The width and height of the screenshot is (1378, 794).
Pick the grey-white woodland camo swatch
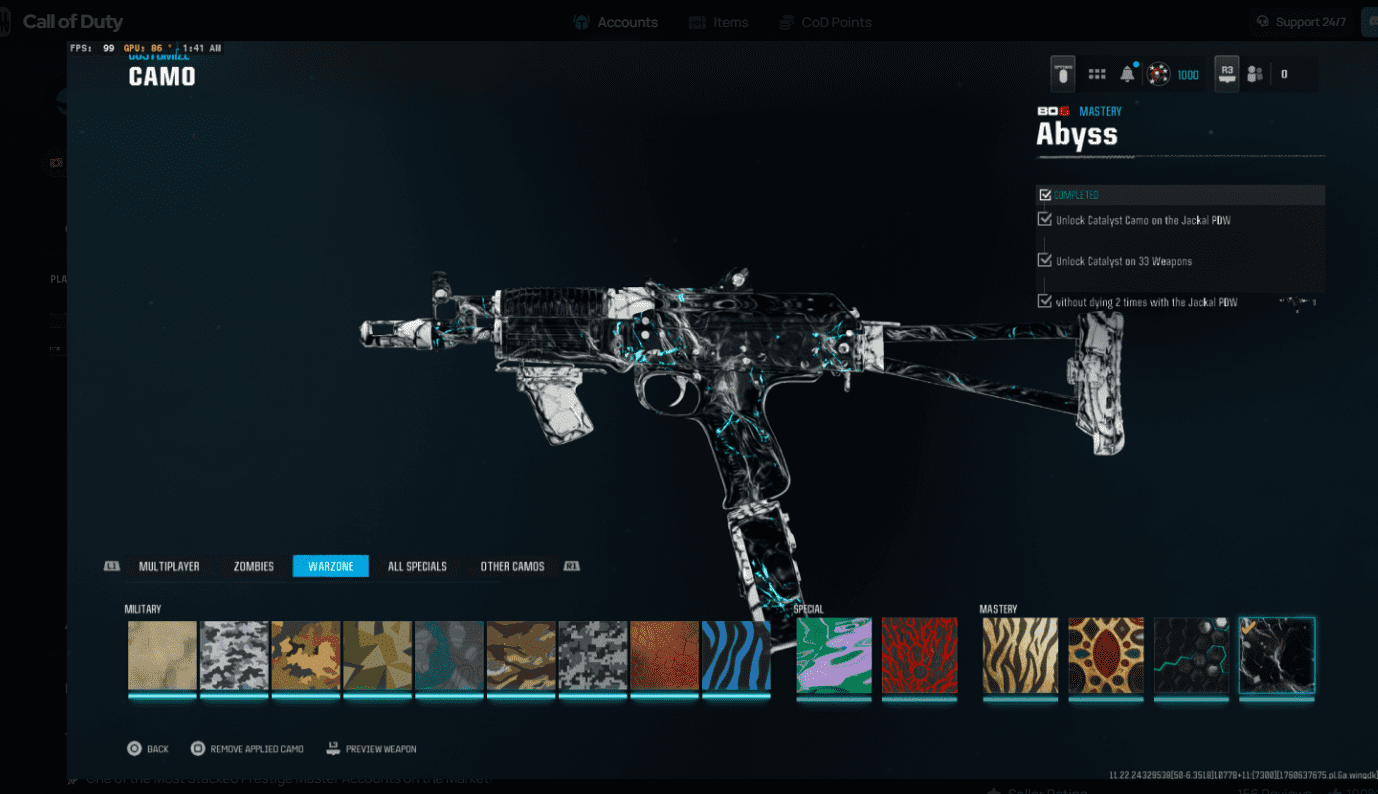click(234, 656)
